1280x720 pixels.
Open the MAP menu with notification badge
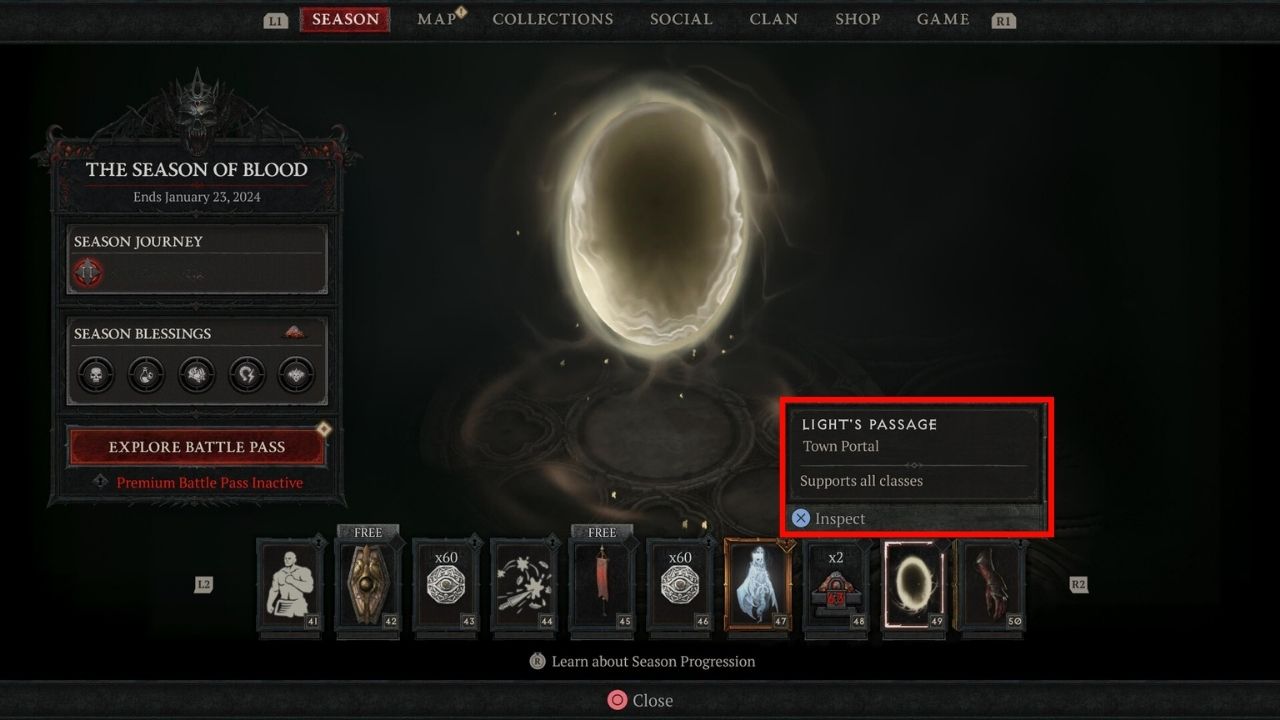point(436,19)
